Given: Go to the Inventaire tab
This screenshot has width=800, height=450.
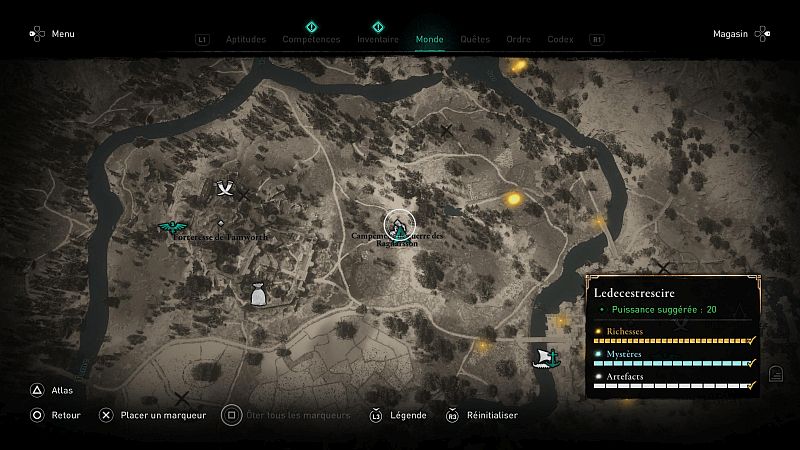Looking at the screenshot, I should pos(378,40).
